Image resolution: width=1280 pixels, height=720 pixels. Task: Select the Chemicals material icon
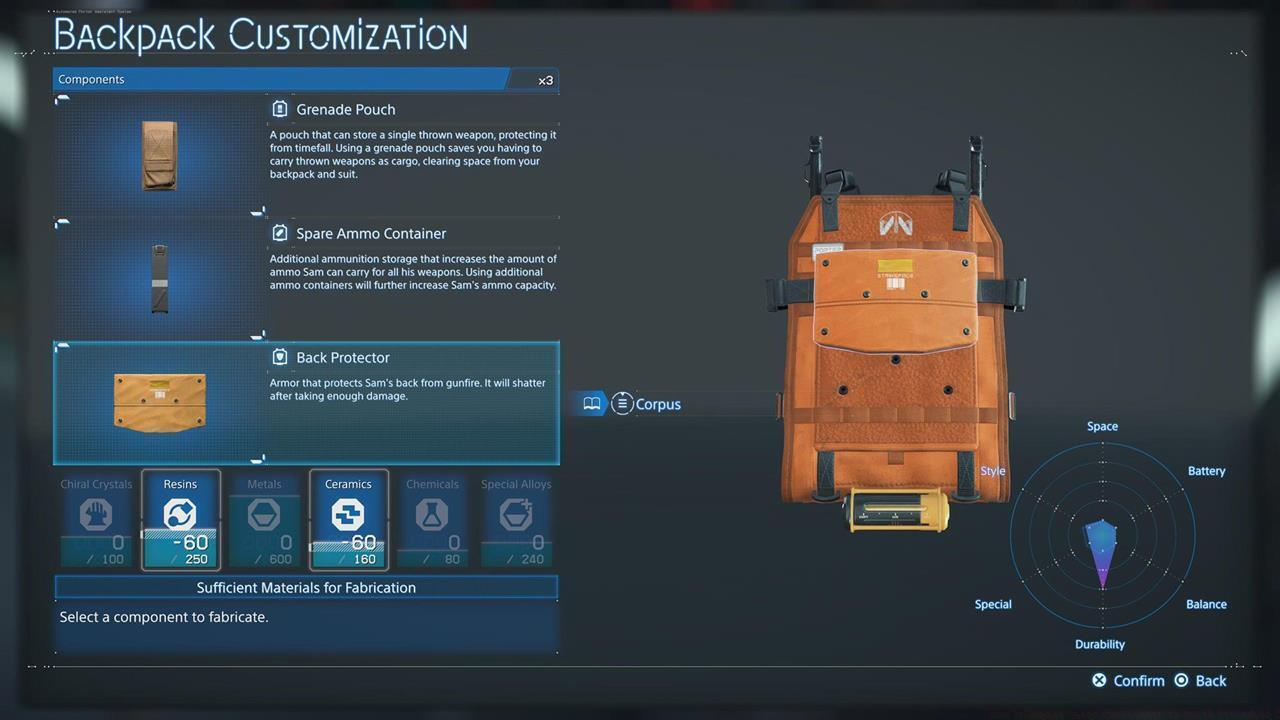click(x=432, y=515)
